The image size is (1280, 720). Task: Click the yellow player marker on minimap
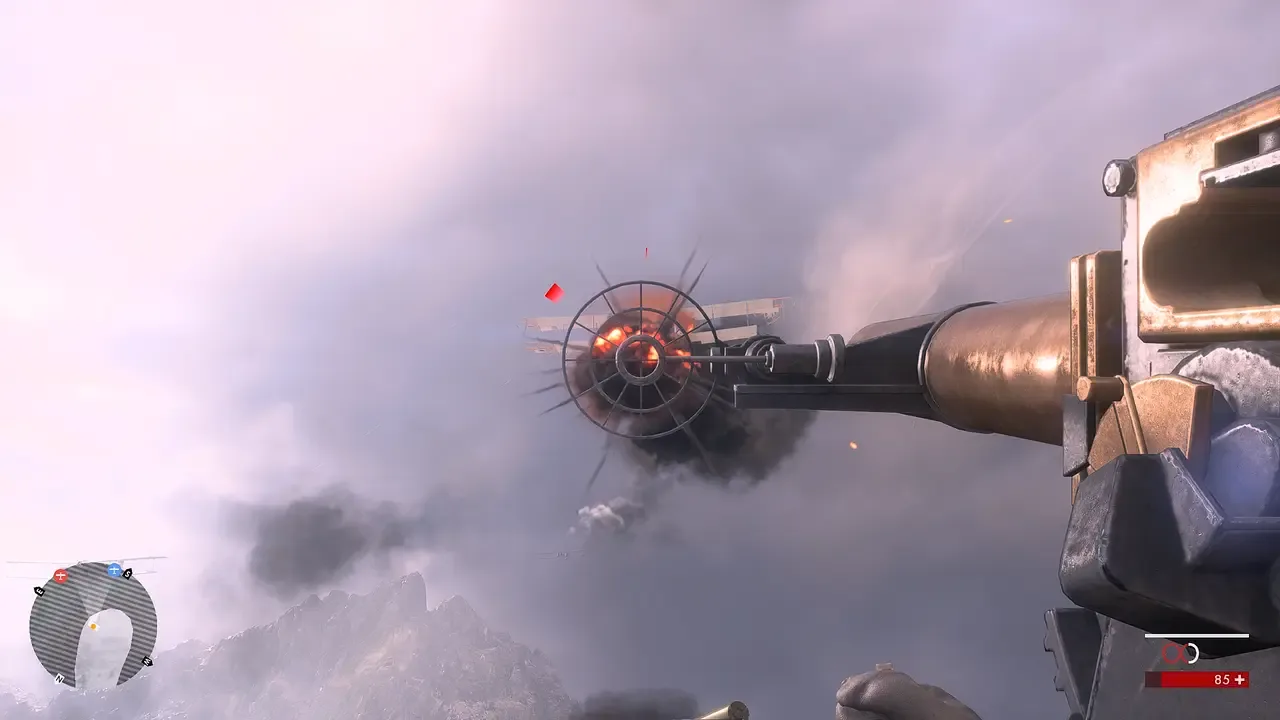94,626
